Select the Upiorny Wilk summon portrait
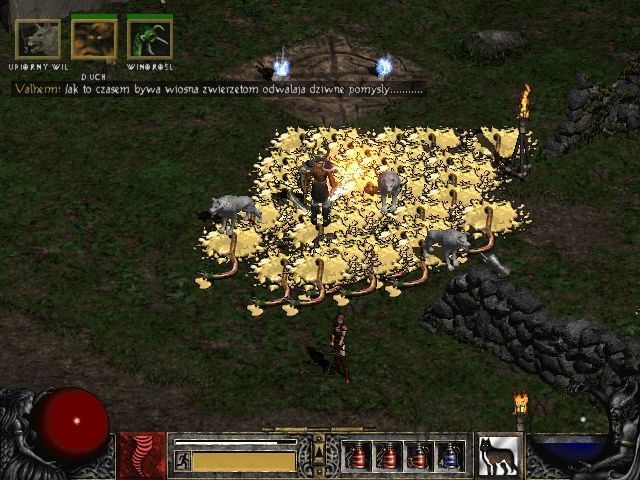Viewport: 640px width, 480px height. [x=38, y=38]
